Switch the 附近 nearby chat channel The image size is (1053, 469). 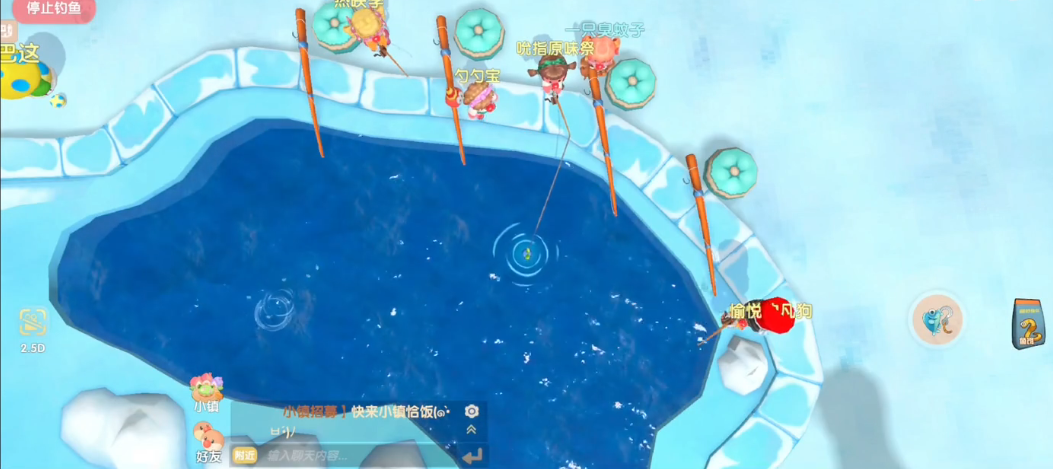pyautogui.click(x=244, y=455)
